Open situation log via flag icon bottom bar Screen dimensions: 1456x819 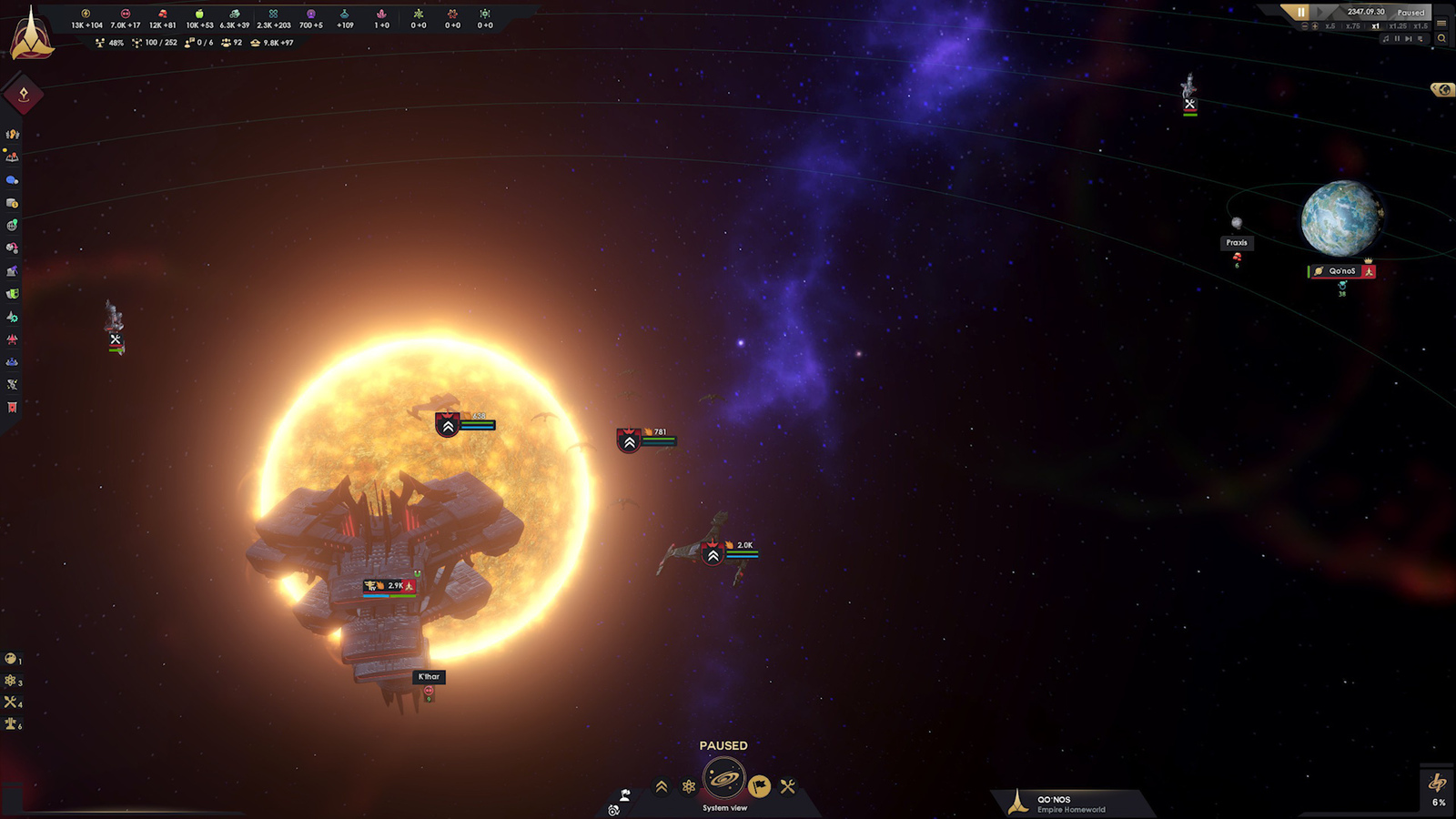click(x=759, y=785)
